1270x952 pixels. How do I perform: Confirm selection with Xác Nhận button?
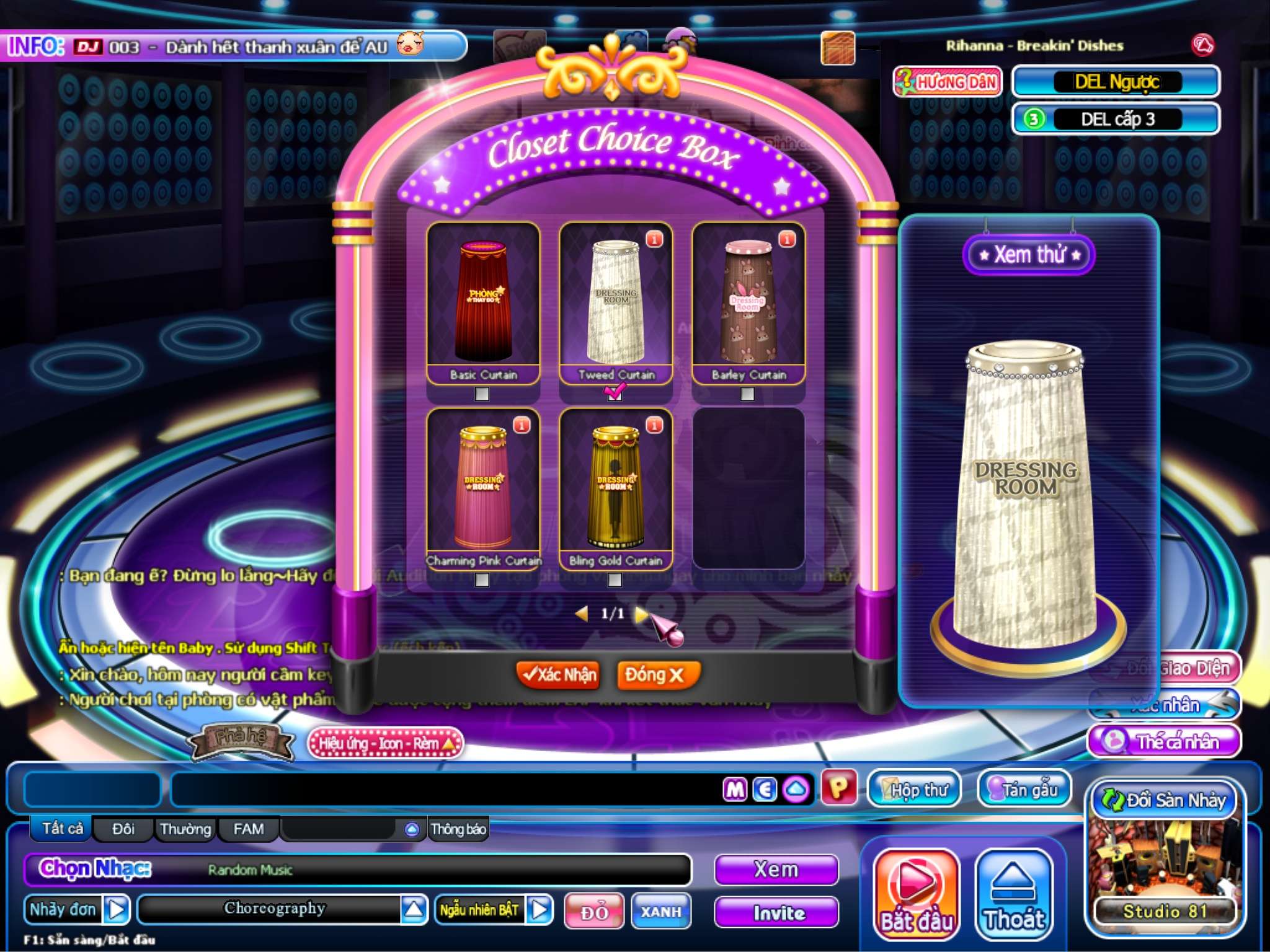tap(557, 675)
